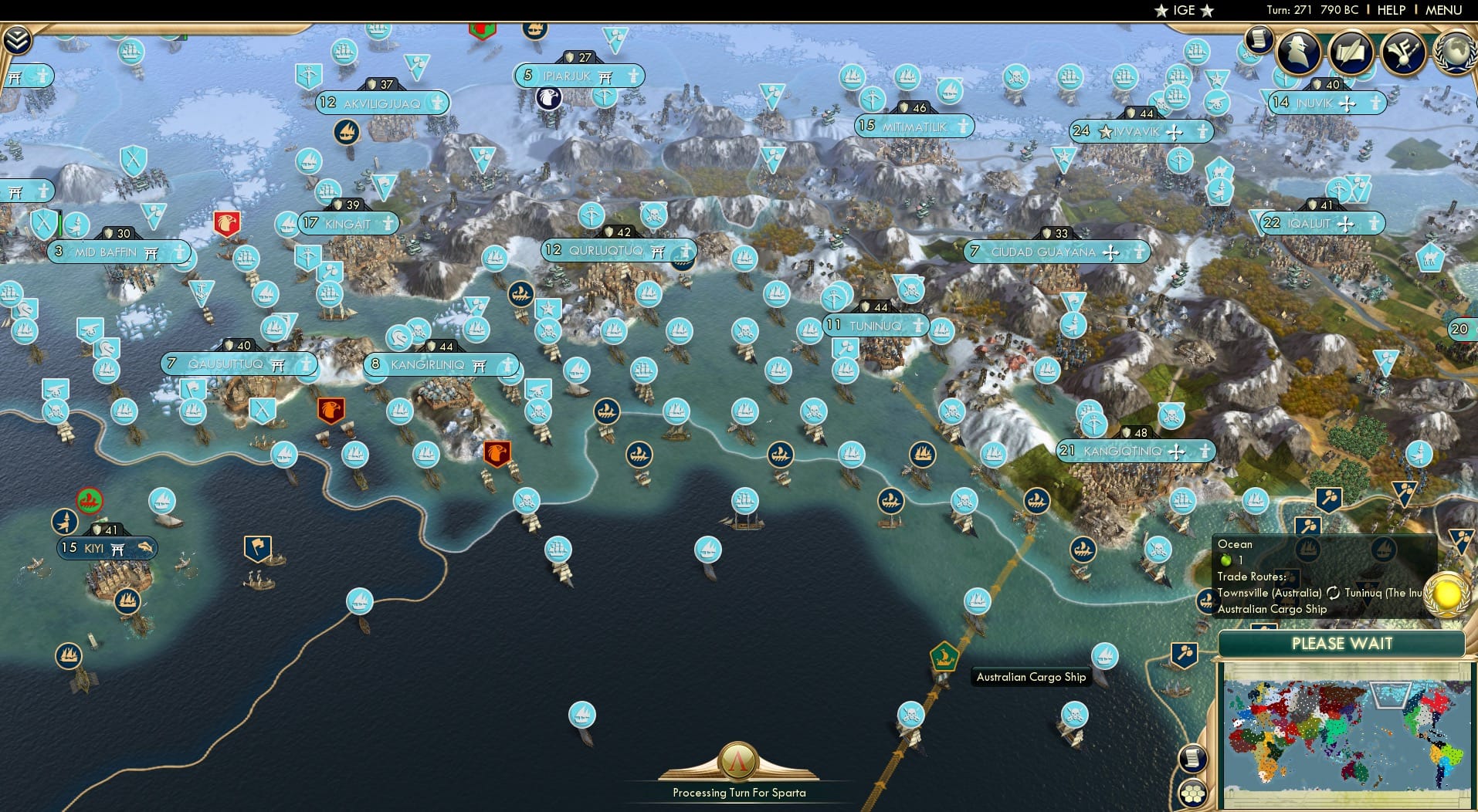Toggle Strategic View with the hex grid icon
Image resolution: width=1478 pixels, height=812 pixels.
tap(1194, 794)
